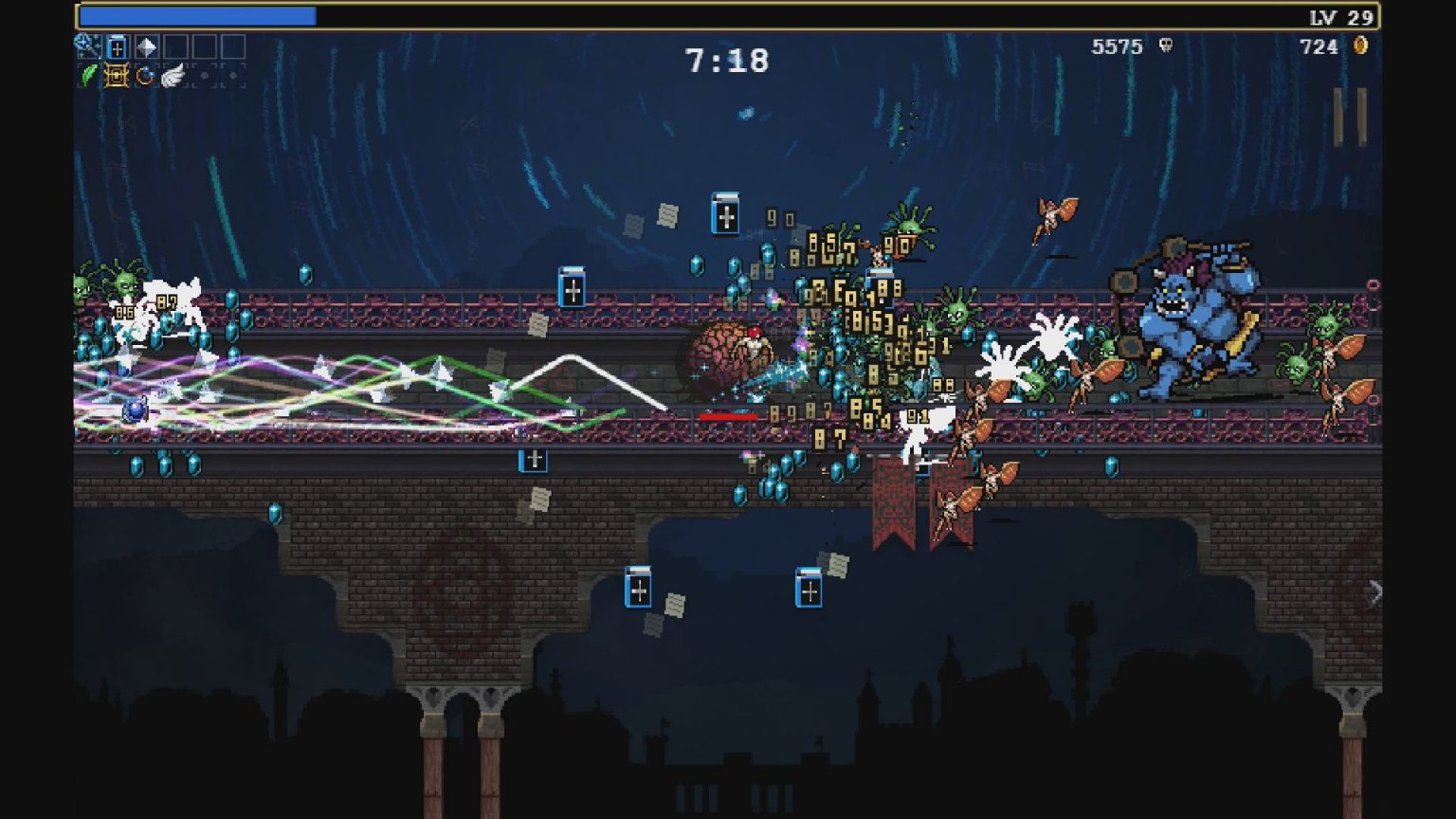
Task: Click the King Bible weapon slot icon
Action: click(117, 47)
